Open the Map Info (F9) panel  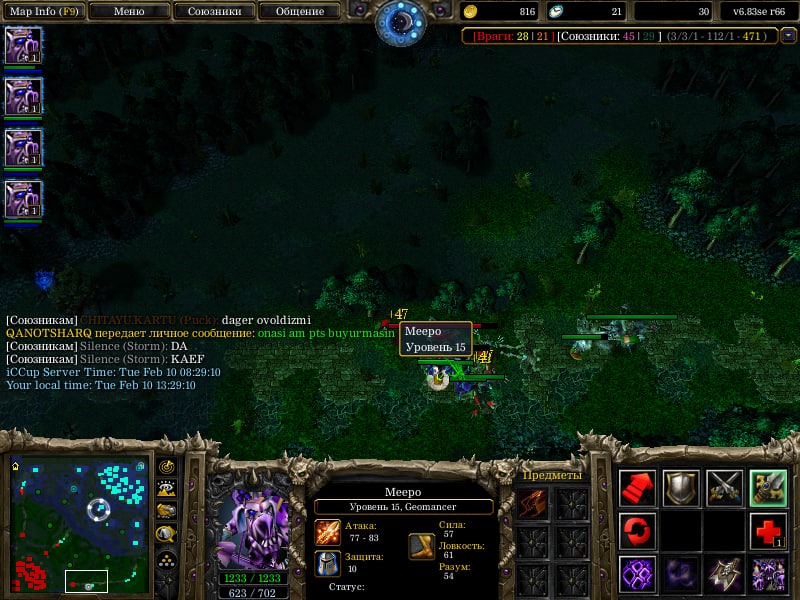coord(43,12)
